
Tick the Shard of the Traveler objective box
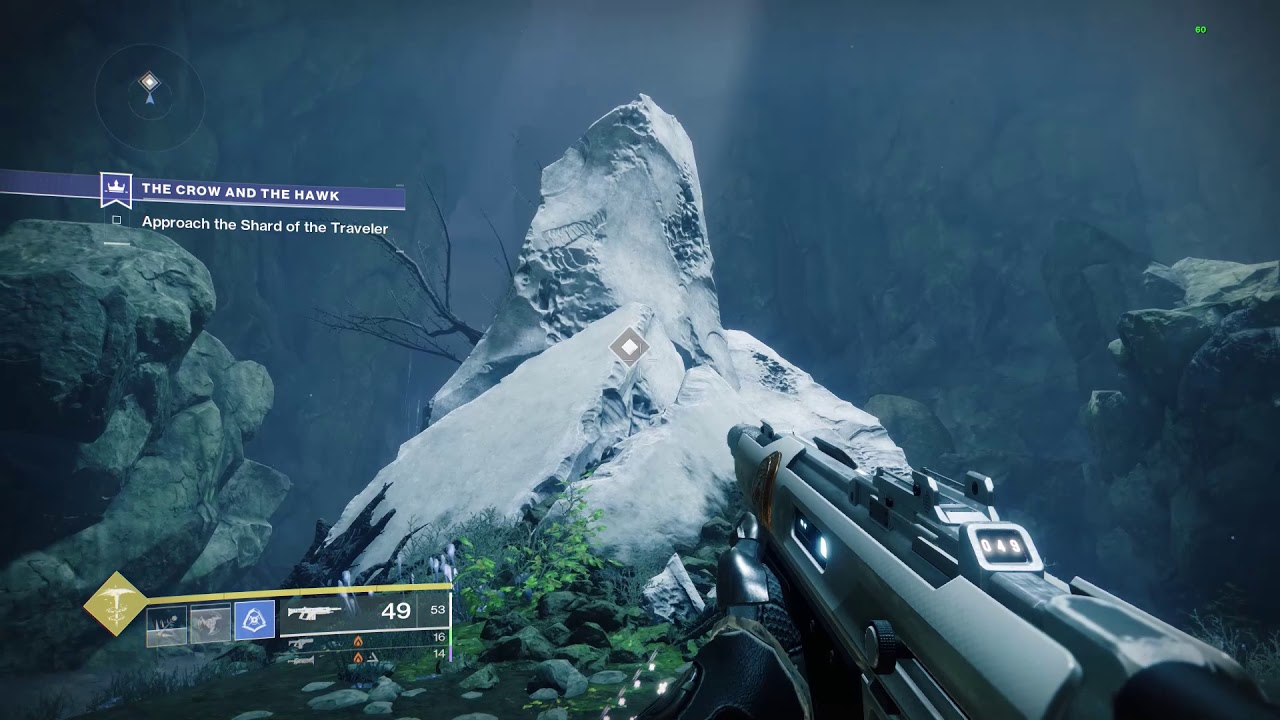tap(117, 220)
